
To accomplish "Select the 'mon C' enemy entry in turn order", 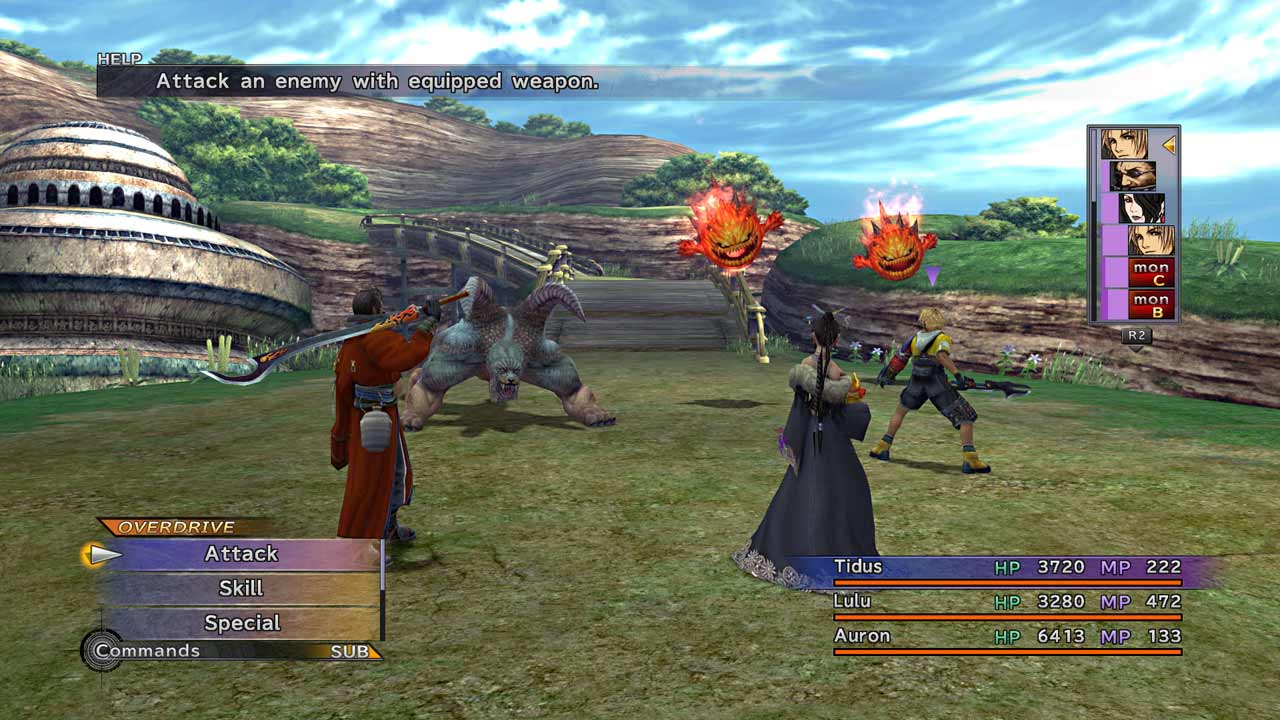I will click(x=1150, y=271).
